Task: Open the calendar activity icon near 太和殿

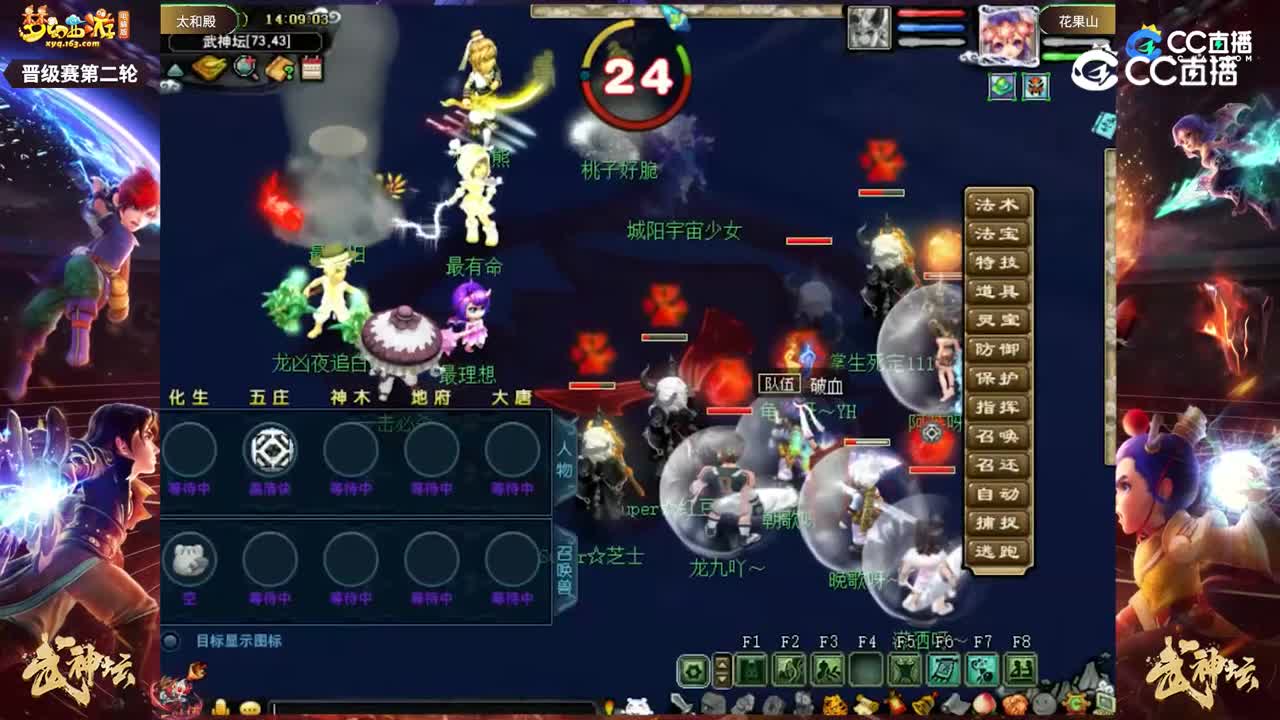Action: tap(311, 68)
